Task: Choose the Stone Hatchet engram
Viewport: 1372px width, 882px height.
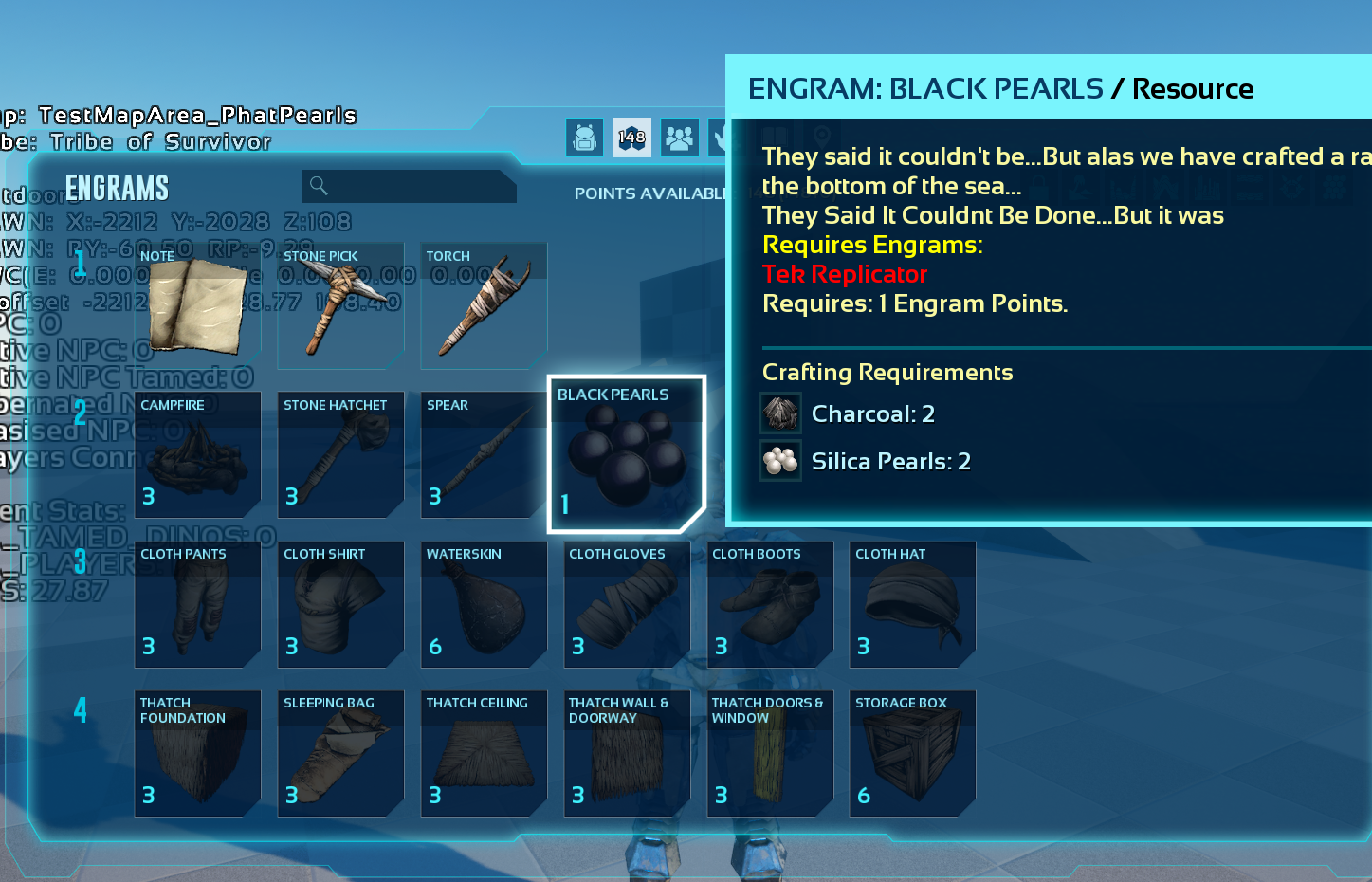Action: pos(341,455)
